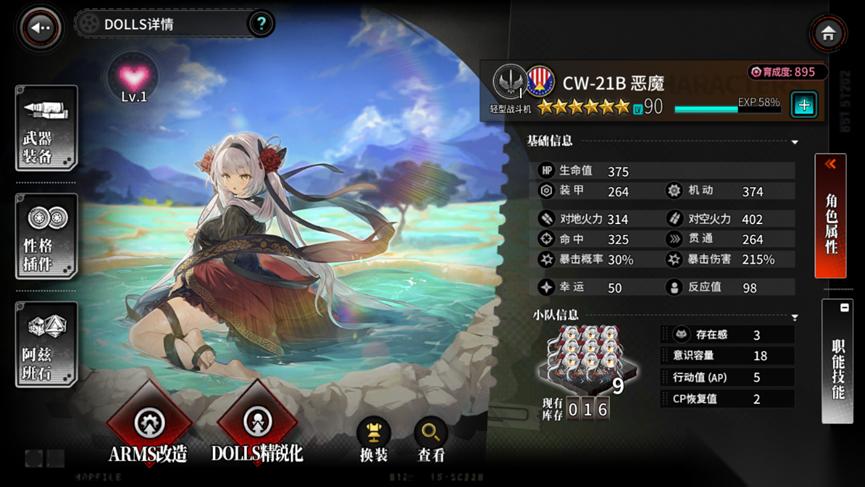Image resolution: width=865 pixels, height=487 pixels.
Task: Open the help question mark
Action: point(261,24)
